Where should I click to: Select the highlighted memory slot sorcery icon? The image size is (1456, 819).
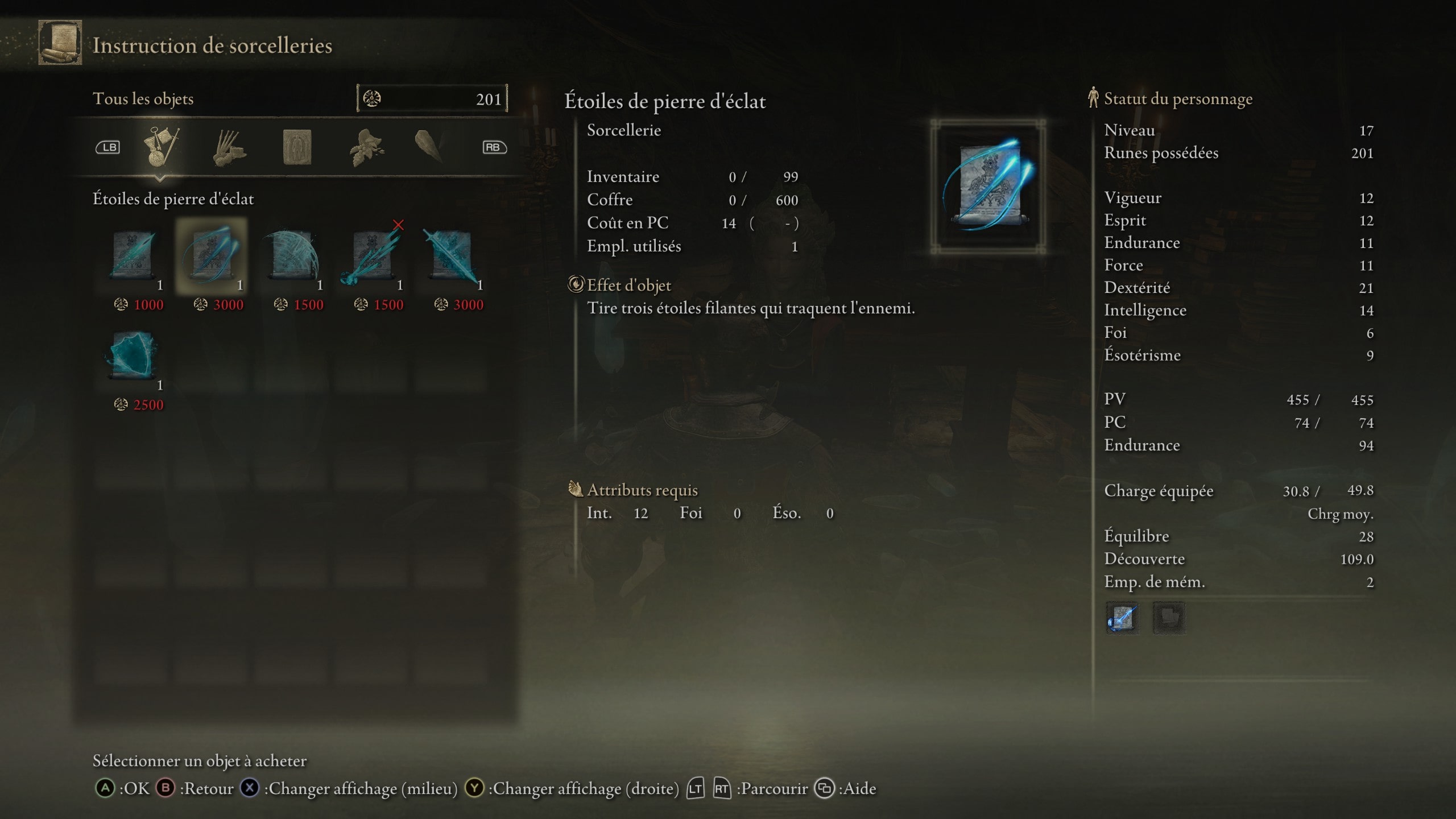1123,619
